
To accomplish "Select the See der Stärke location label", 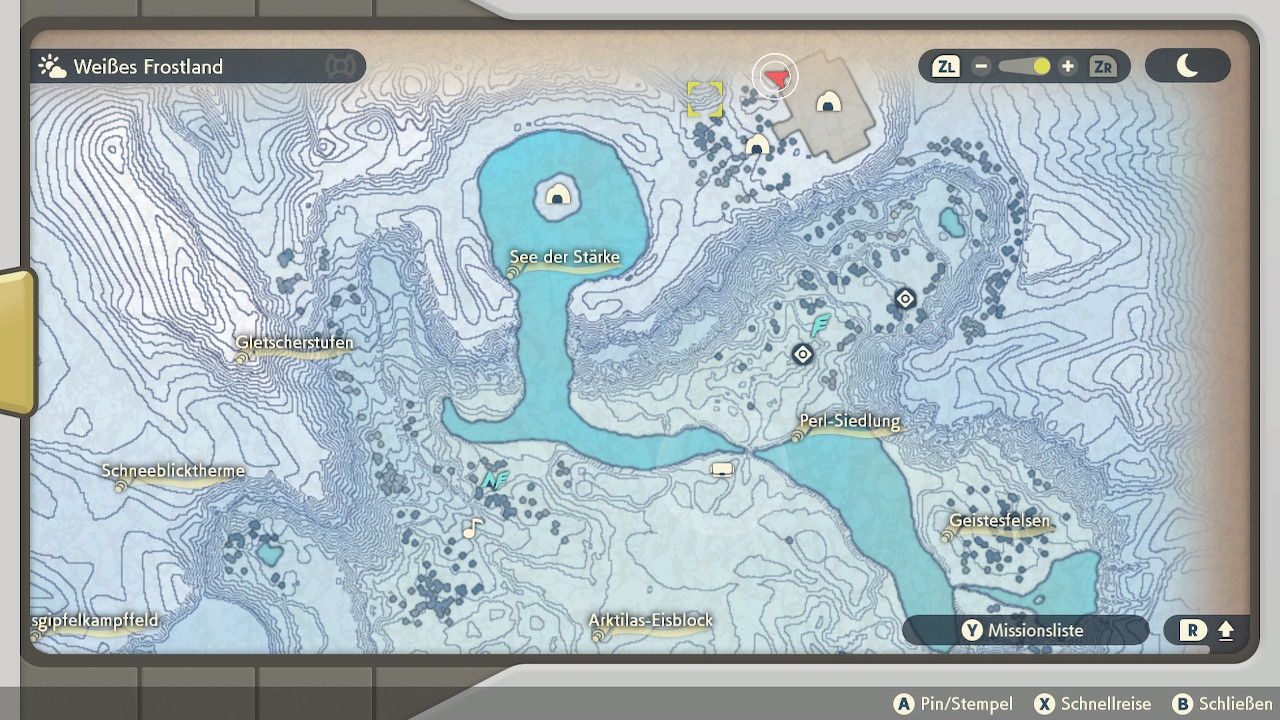I will [x=565, y=258].
